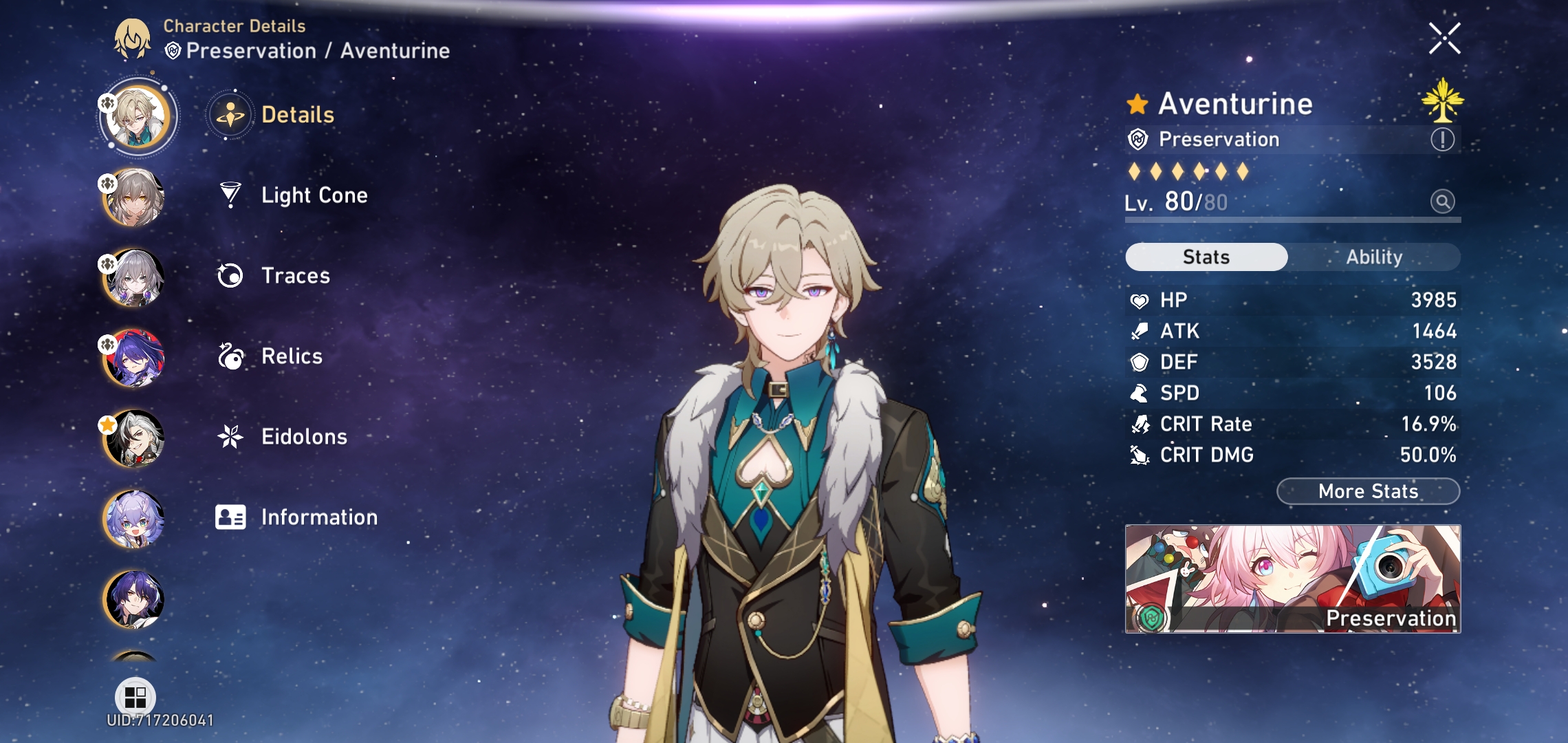1568x743 pixels.
Task: Select the Traces menu icon
Action: point(232,275)
